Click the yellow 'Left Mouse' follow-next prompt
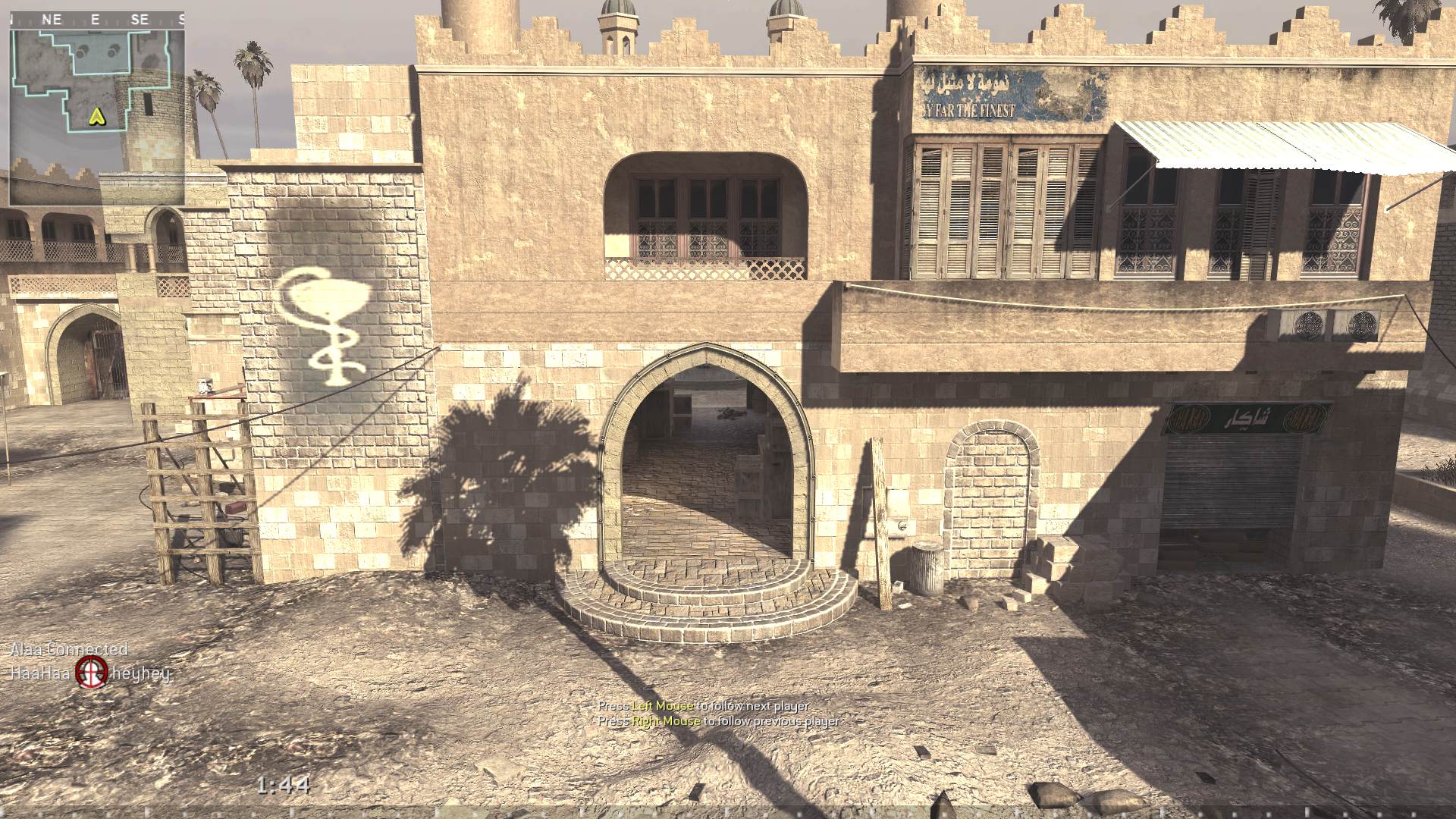The width and height of the screenshot is (1456, 819). pos(662,704)
